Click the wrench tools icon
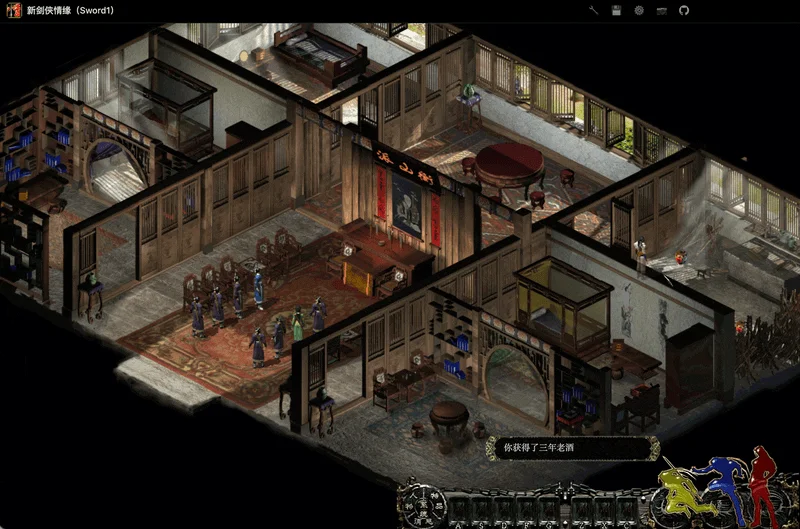The width and height of the screenshot is (800, 529). coord(593,10)
